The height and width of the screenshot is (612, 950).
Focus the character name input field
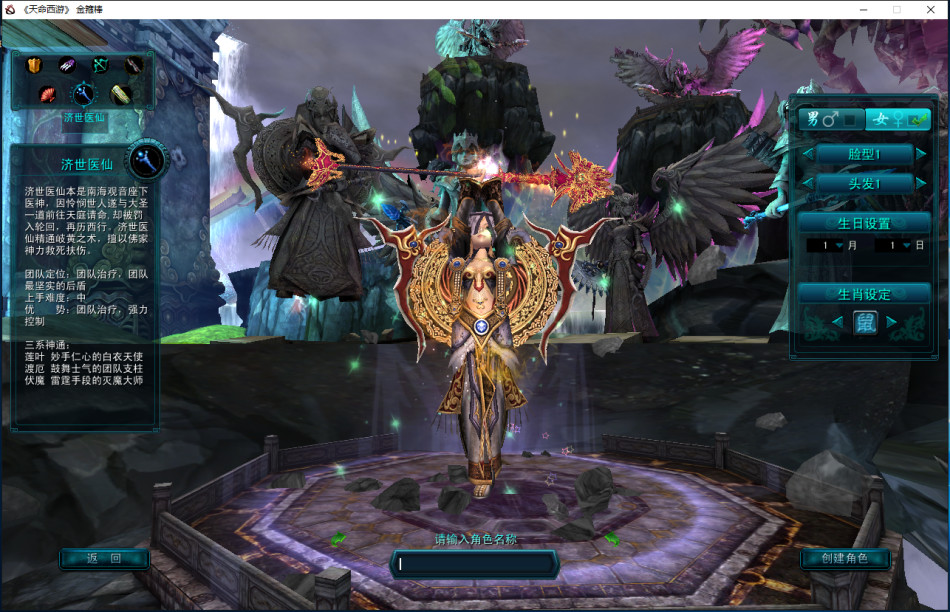475,564
